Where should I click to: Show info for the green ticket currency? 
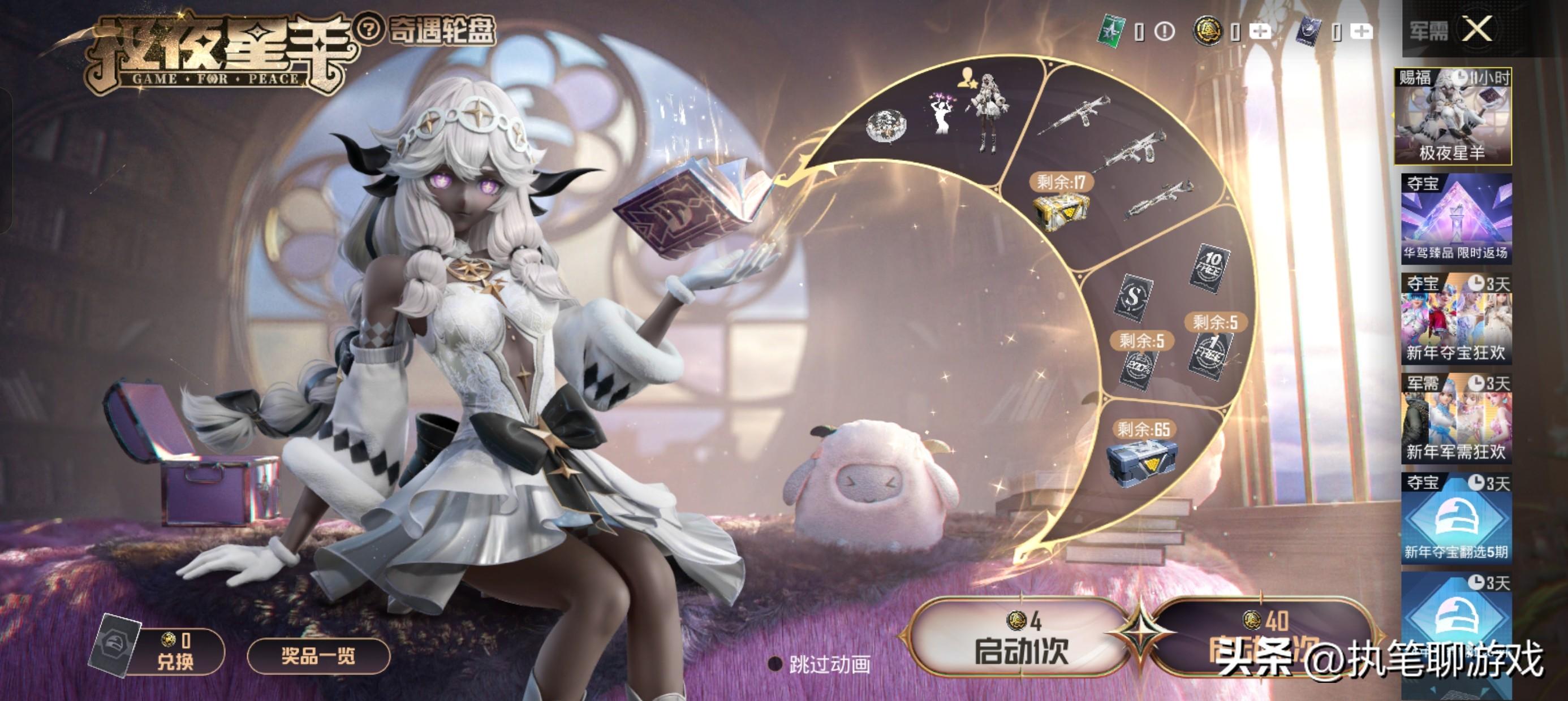pyautogui.click(x=1164, y=31)
